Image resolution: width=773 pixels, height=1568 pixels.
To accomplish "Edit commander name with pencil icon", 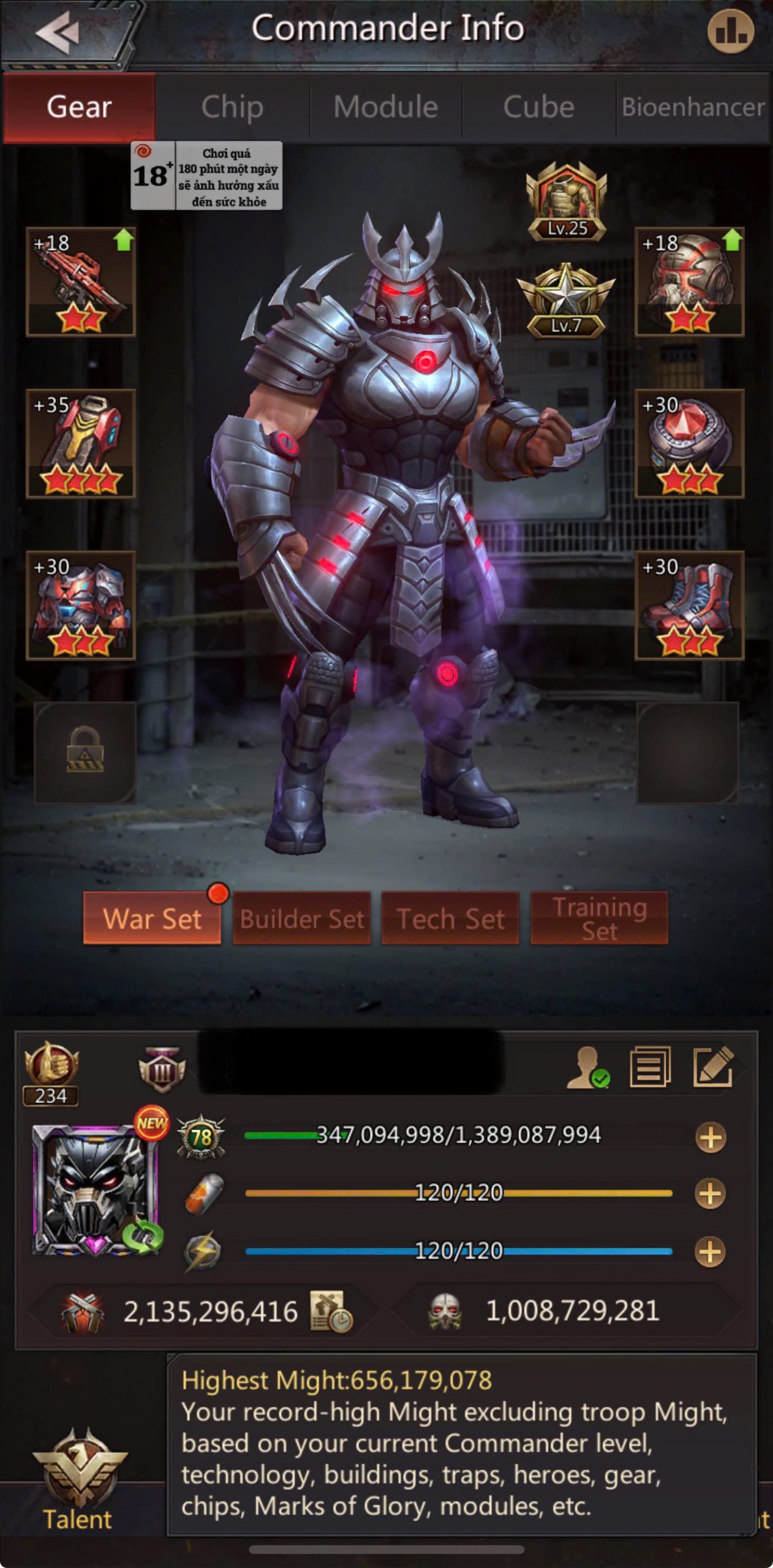I will click(x=712, y=1068).
